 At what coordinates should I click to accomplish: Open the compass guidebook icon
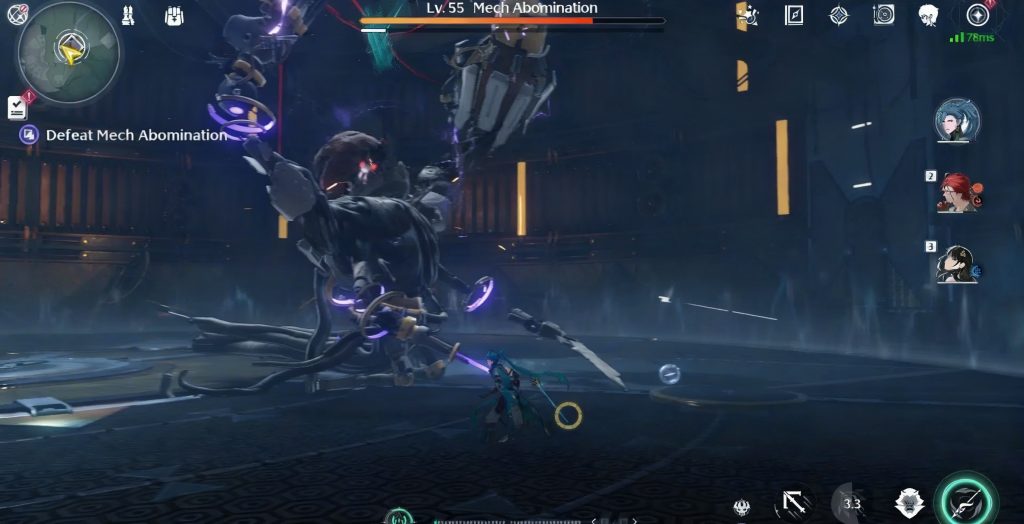tap(794, 15)
